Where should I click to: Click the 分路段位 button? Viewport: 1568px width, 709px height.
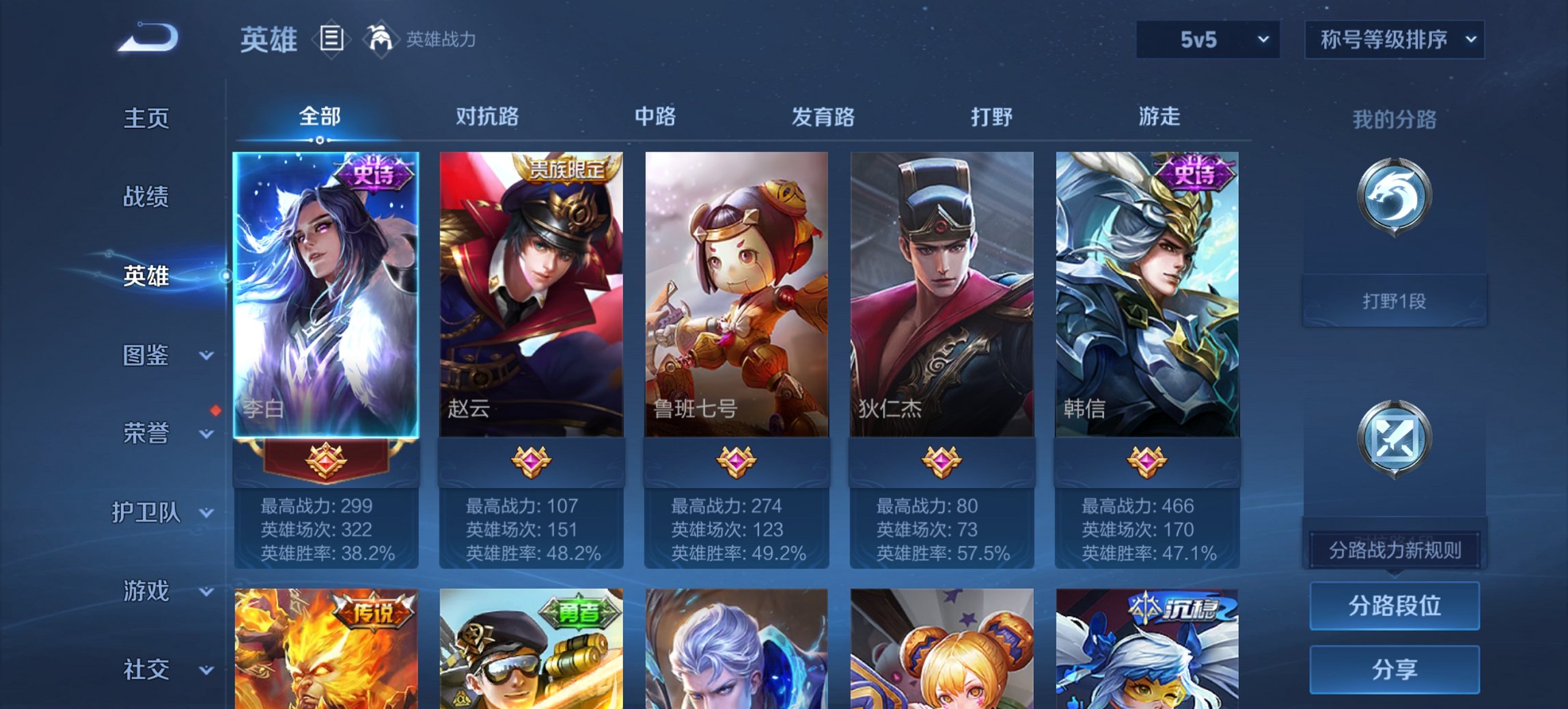1394,606
